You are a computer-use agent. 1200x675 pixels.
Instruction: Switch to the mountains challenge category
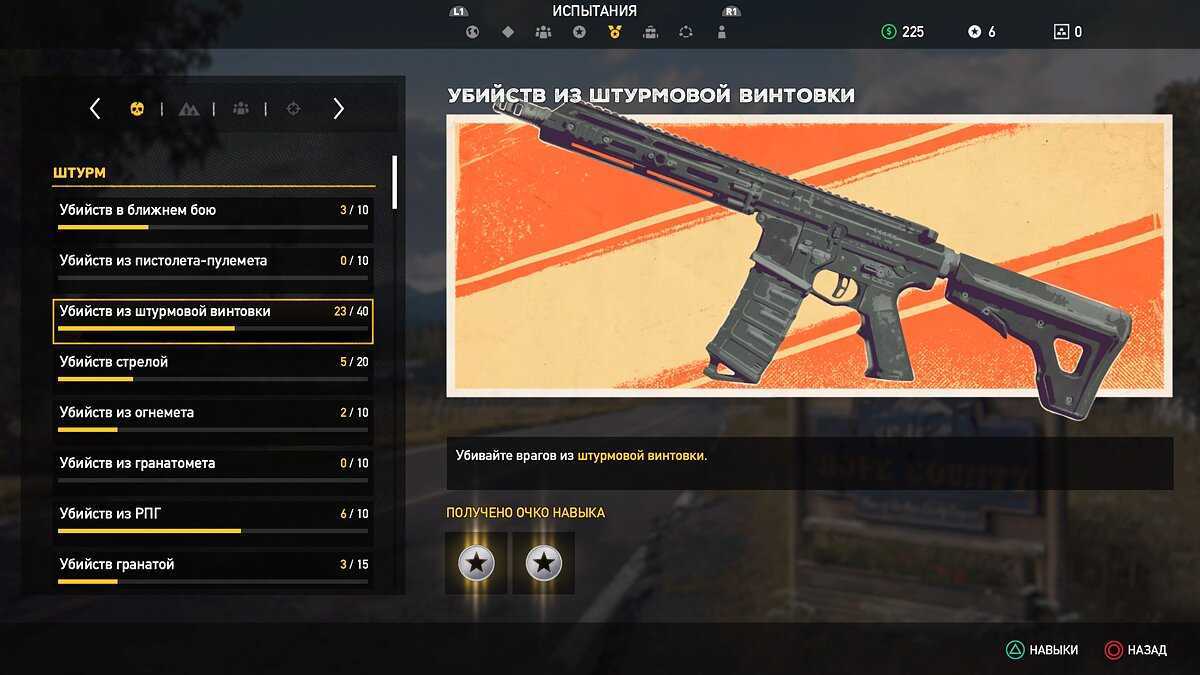pyautogui.click(x=189, y=109)
